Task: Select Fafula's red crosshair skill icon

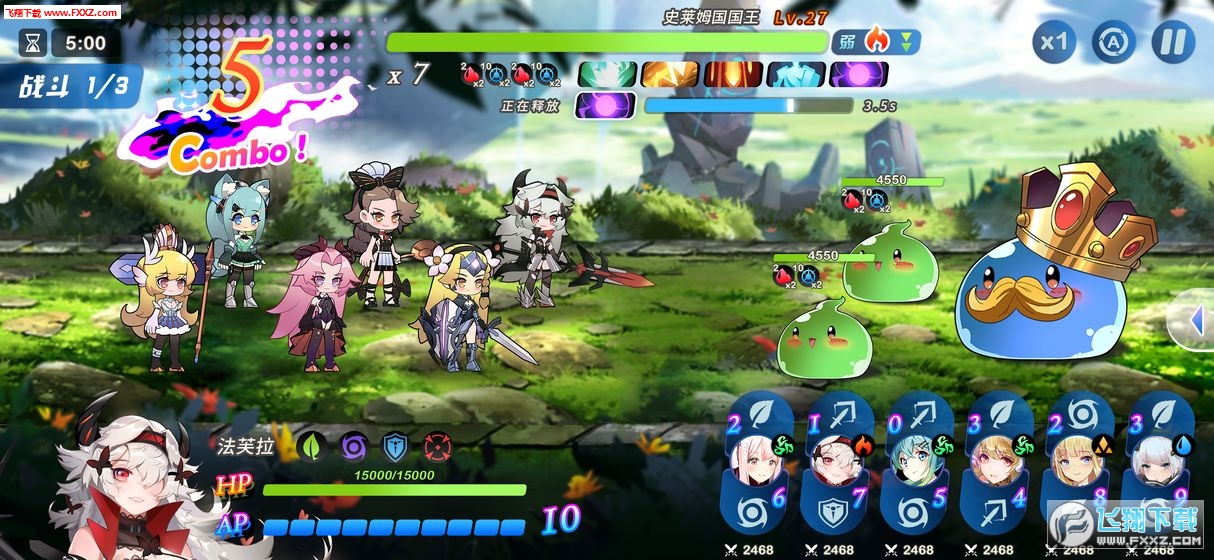Action: (437, 446)
